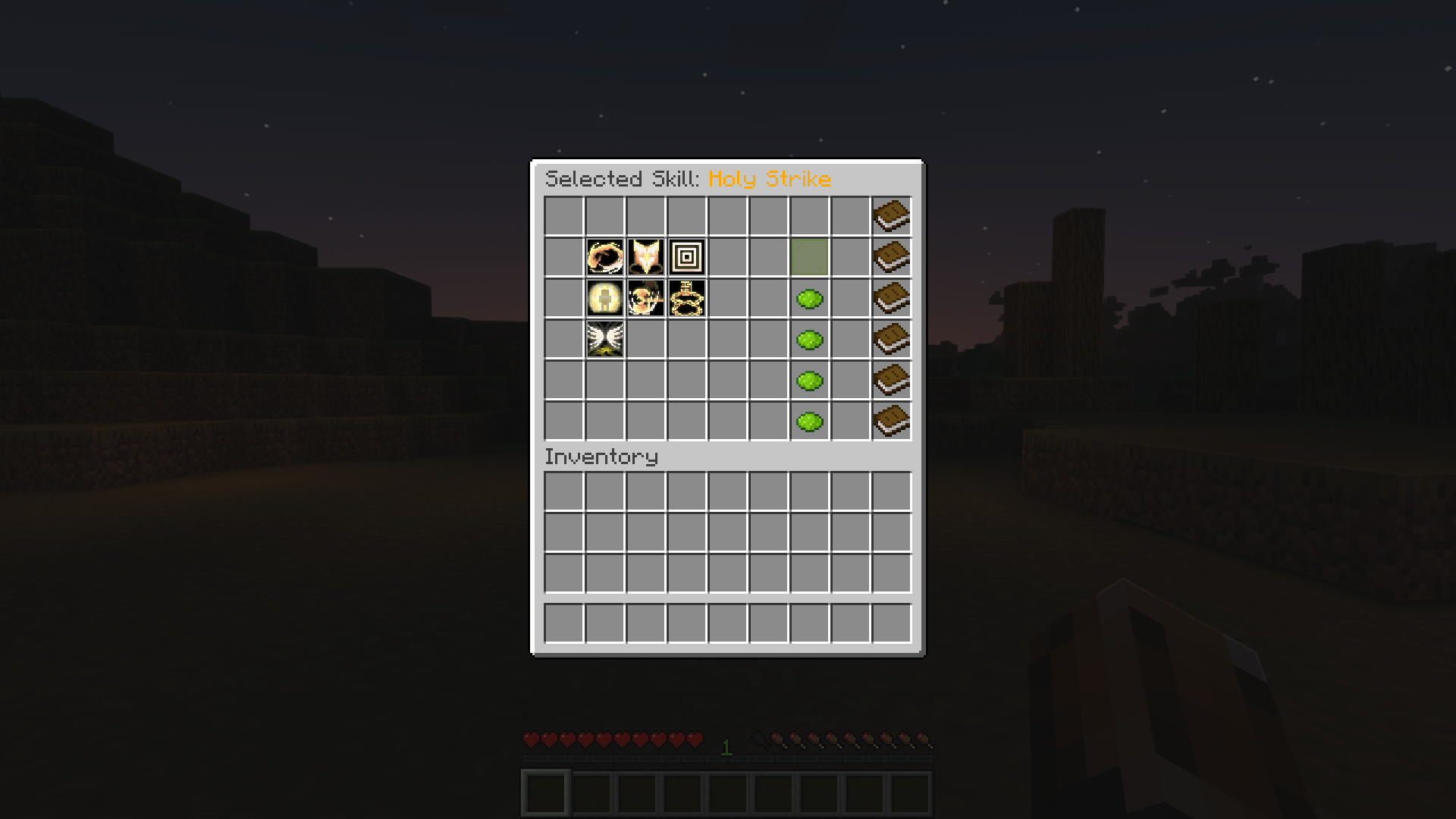This screenshot has width=1456, height=819.
Task: Select the skull with halo skill icon
Action: pyautogui.click(x=645, y=299)
